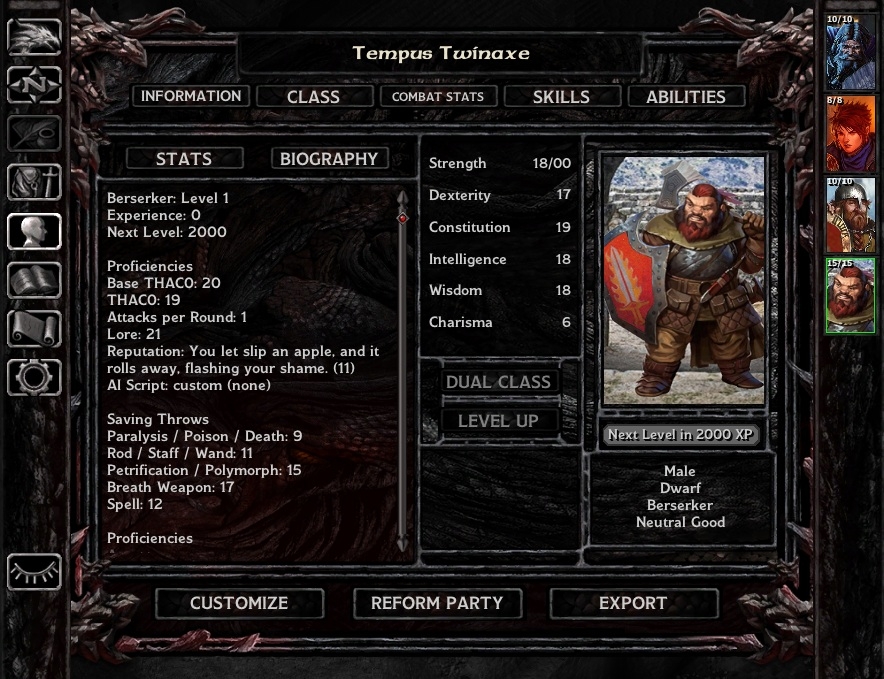Open the Information tab

[x=190, y=96]
